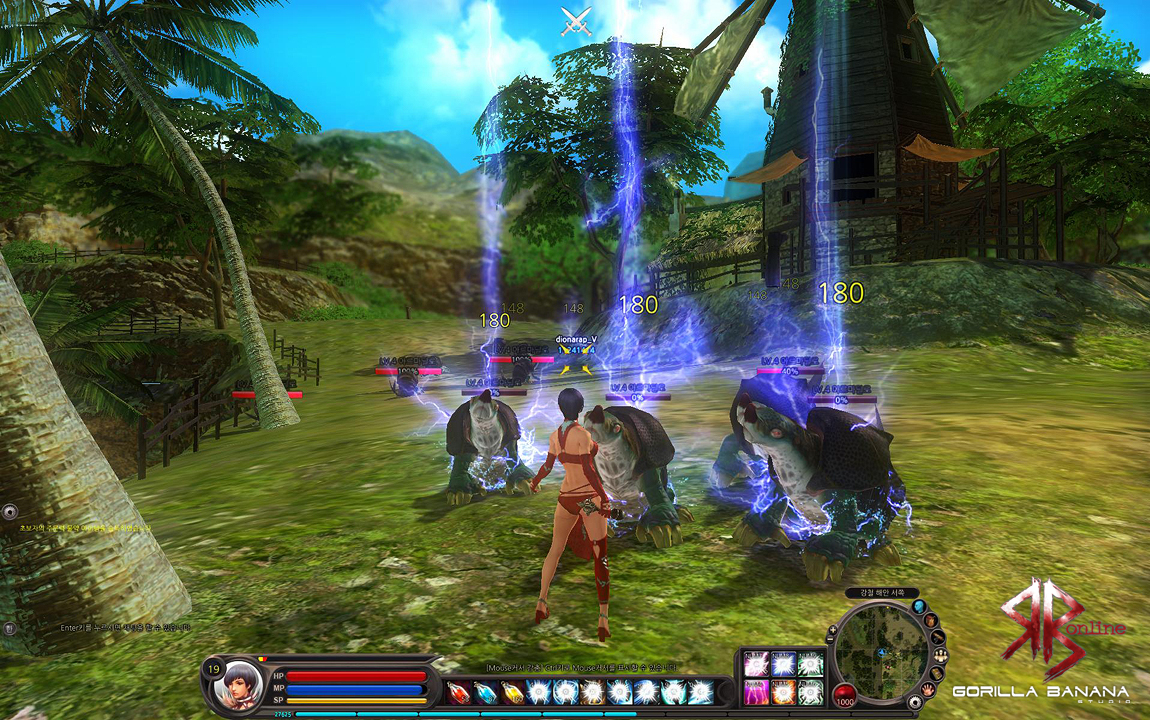The image size is (1150, 720).
Task: Activate the magenta lightning bolts skill
Action: click(x=755, y=691)
